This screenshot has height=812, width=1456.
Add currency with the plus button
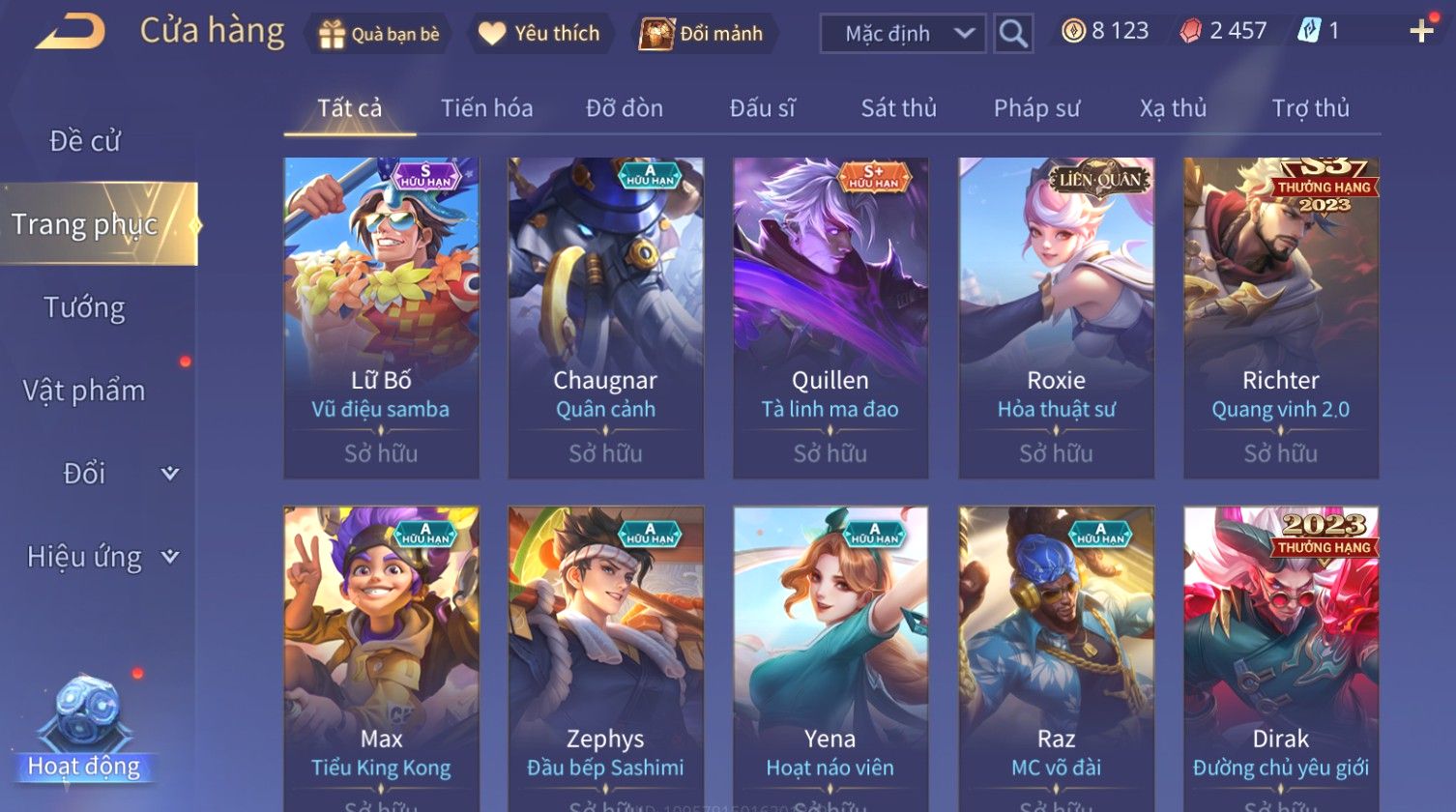[1420, 32]
